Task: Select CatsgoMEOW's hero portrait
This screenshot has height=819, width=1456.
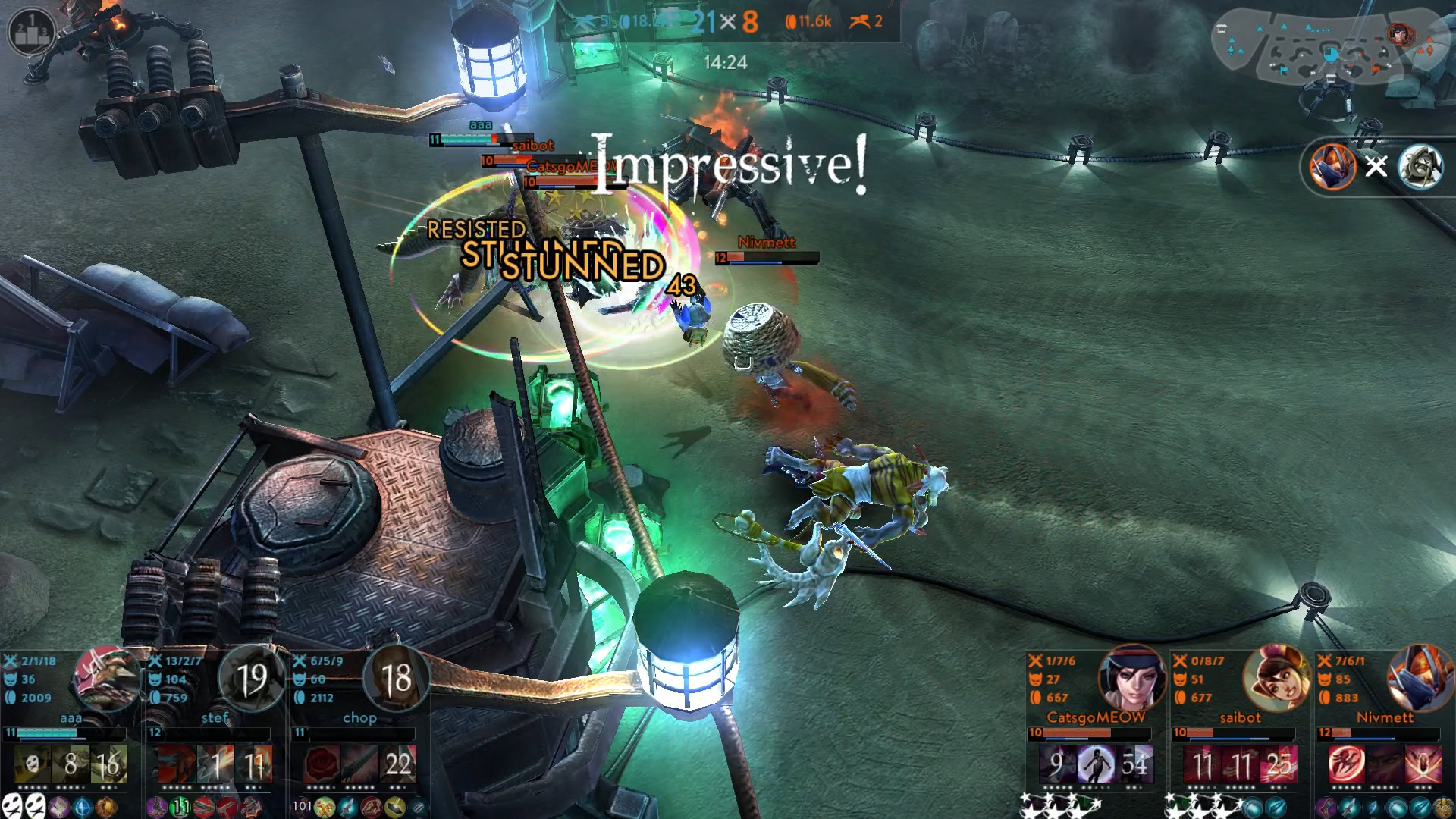Action: [x=1131, y=678]
